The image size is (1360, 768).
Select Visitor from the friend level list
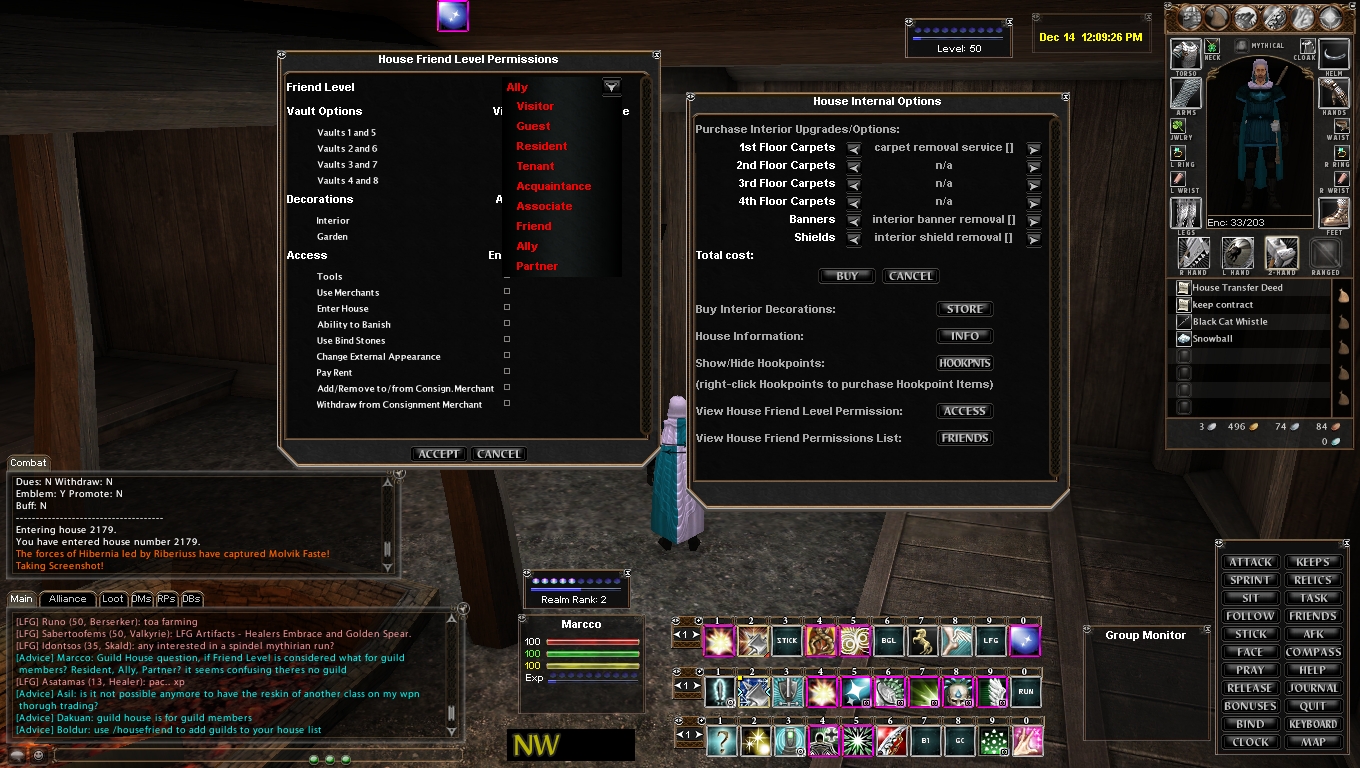(x=535, y=106)
